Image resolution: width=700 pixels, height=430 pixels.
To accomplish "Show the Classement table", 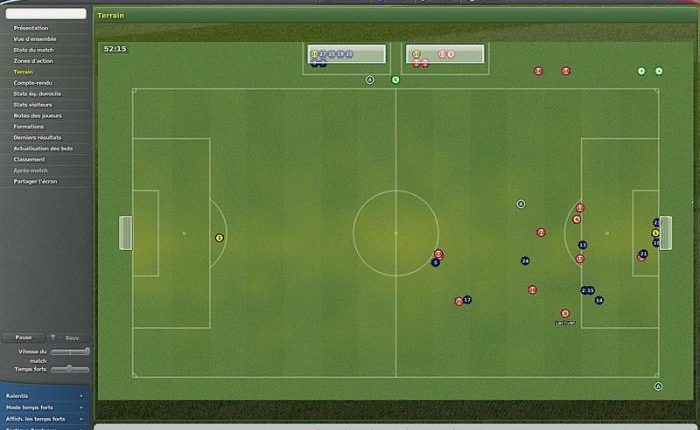I will 29,159.
